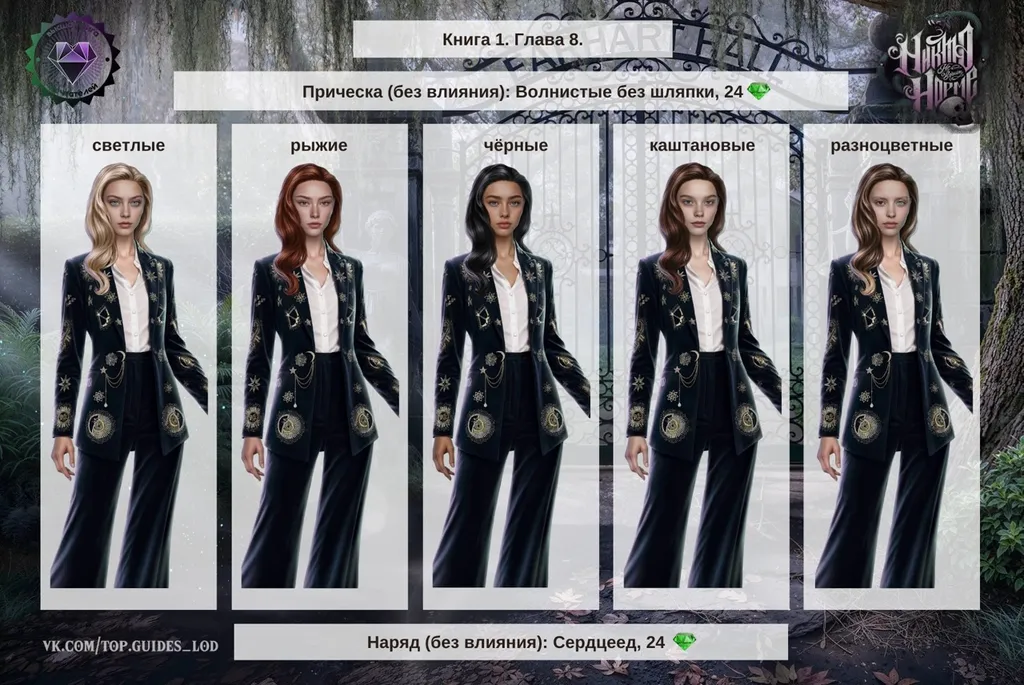Screen dimensions: 1024x685
Task: Choose the разноцветные multicolor hair card
Action: click(x=891, y=366)
